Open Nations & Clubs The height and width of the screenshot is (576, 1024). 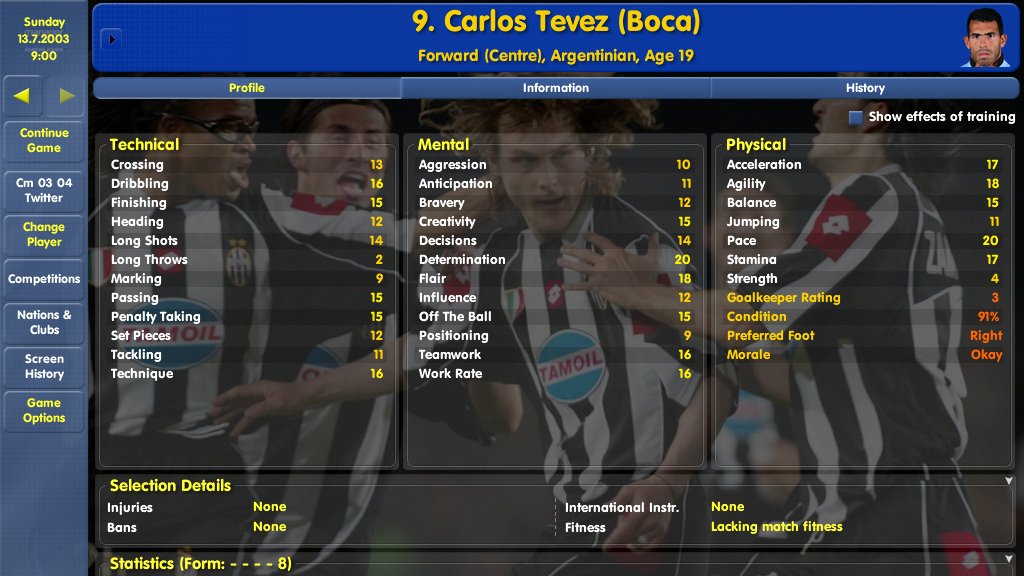point(44,322)
